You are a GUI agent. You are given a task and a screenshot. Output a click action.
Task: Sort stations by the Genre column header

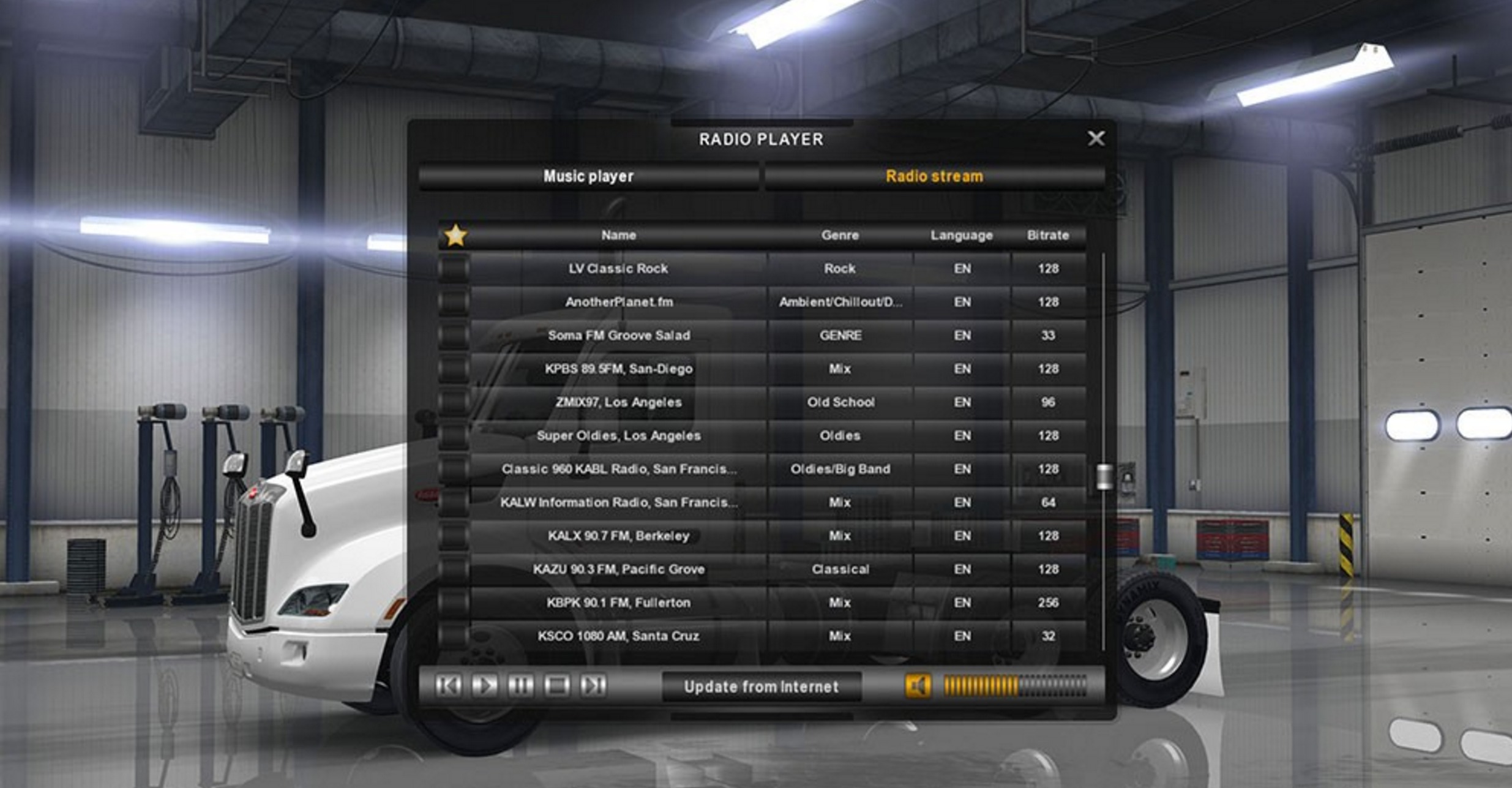click(x=840, y=235)
